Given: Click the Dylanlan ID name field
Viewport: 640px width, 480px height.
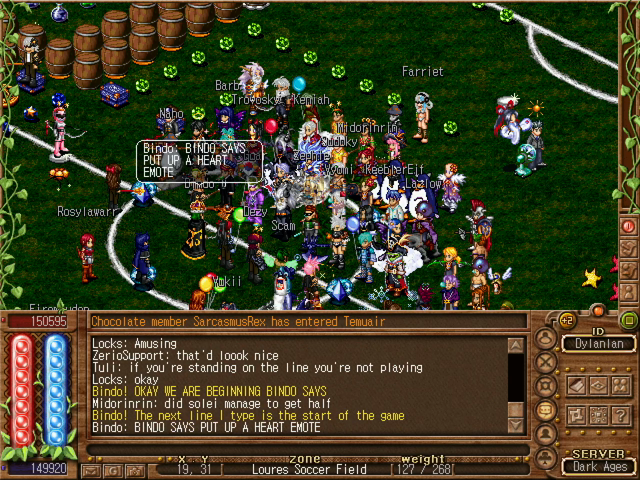Looking at the screenshot, I should 598,344.
